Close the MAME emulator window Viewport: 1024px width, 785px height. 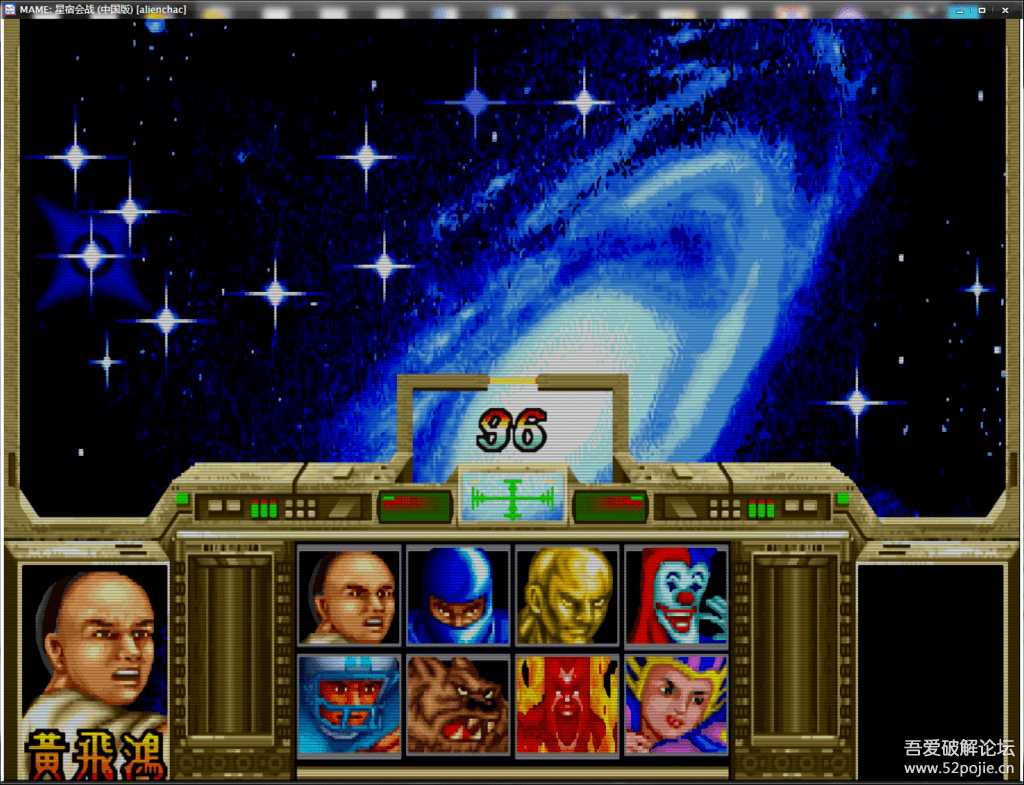click(1003, 9)
